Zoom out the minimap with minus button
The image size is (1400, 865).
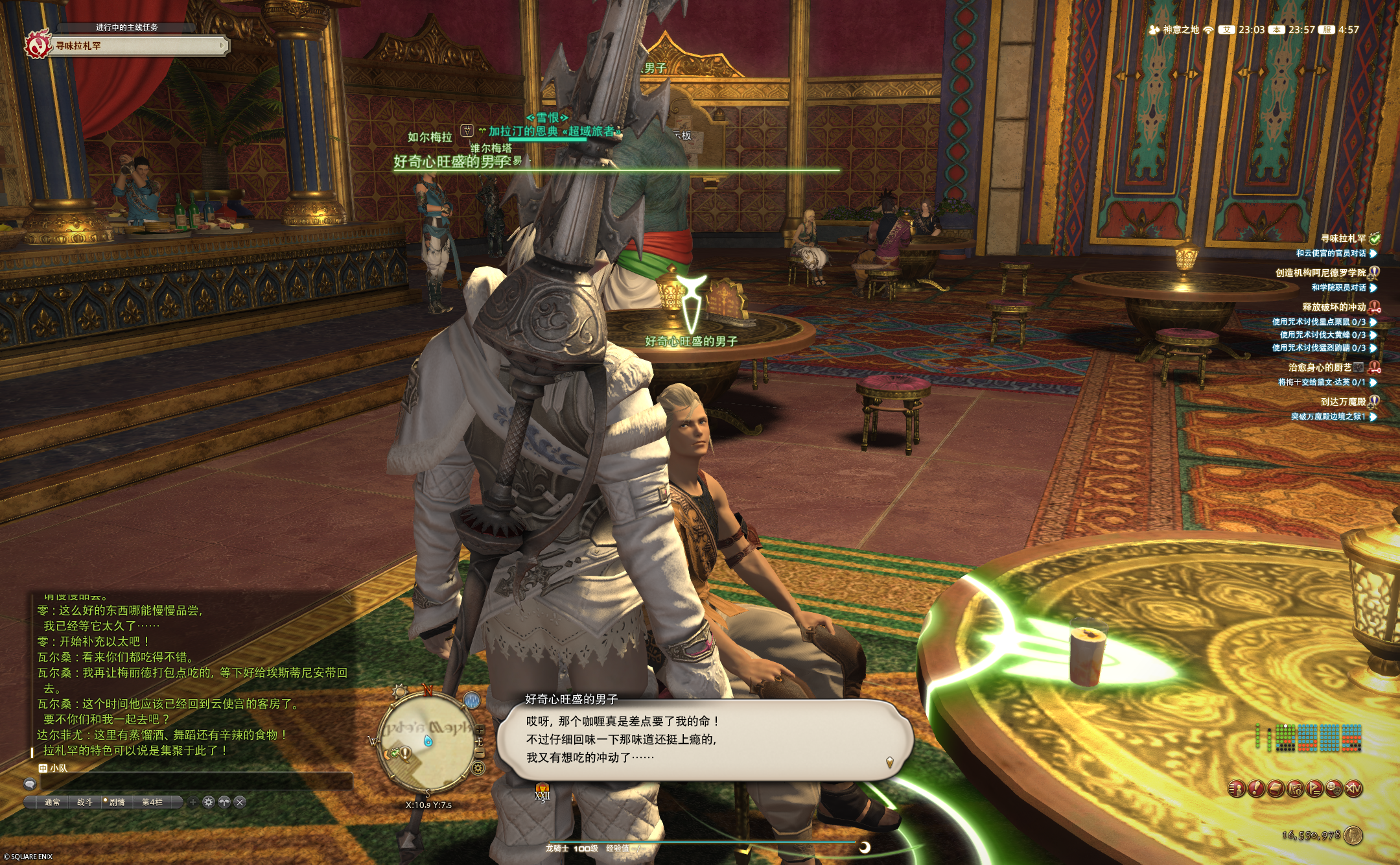[x=480, y=753]
